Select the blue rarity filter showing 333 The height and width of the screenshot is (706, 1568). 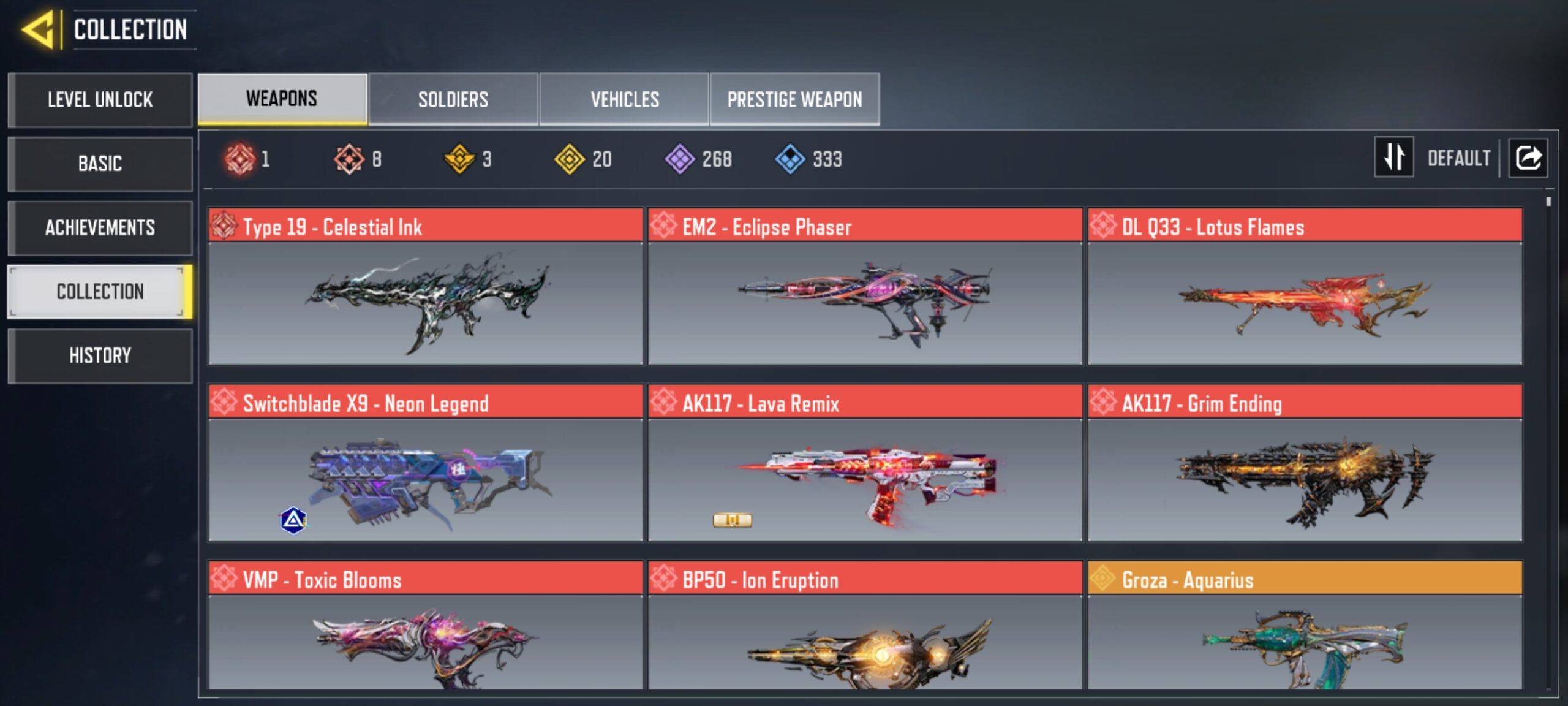click(x=790, y=159)
